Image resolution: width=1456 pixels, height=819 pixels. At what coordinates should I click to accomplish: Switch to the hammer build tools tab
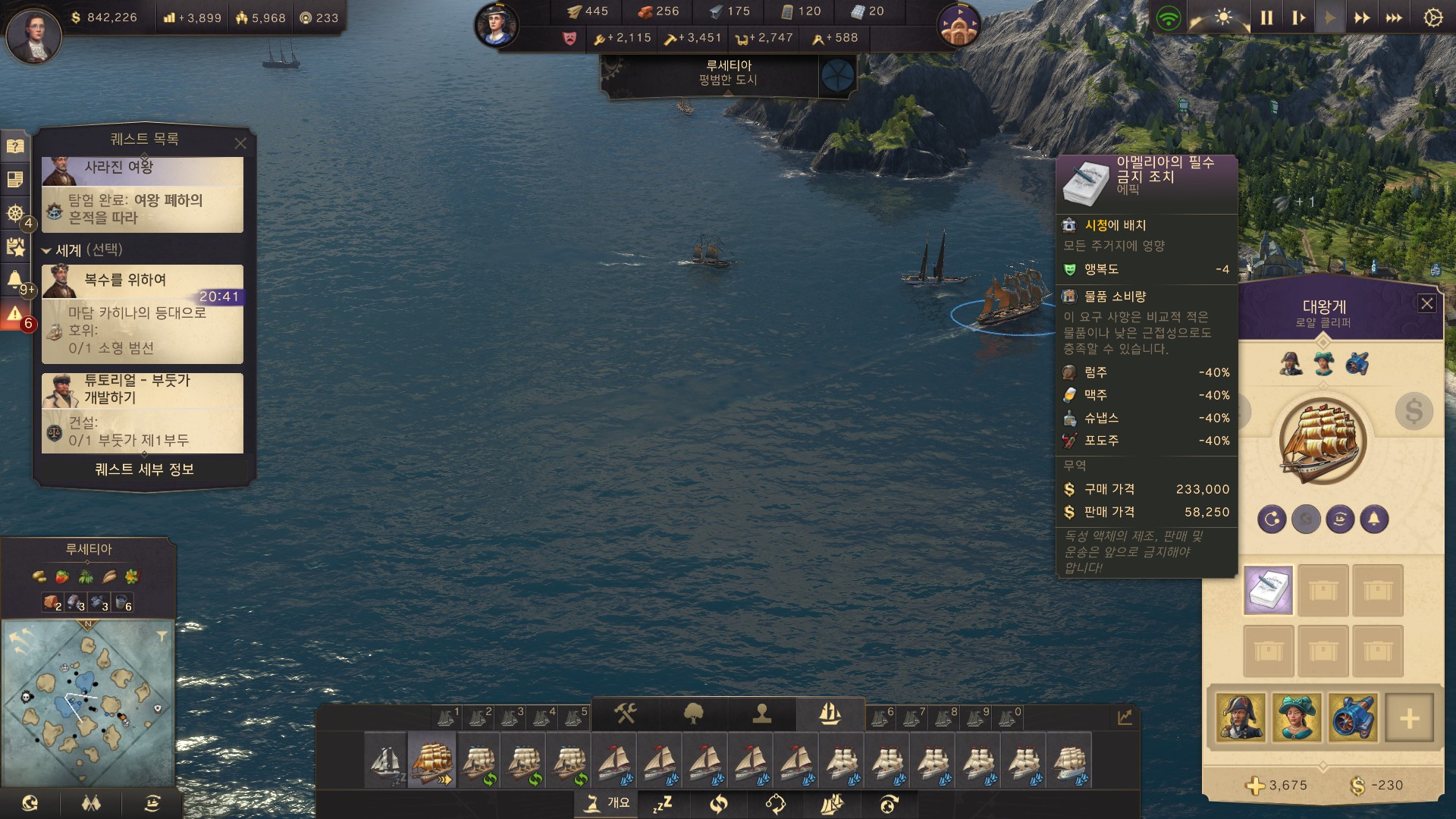pos(625,714)
